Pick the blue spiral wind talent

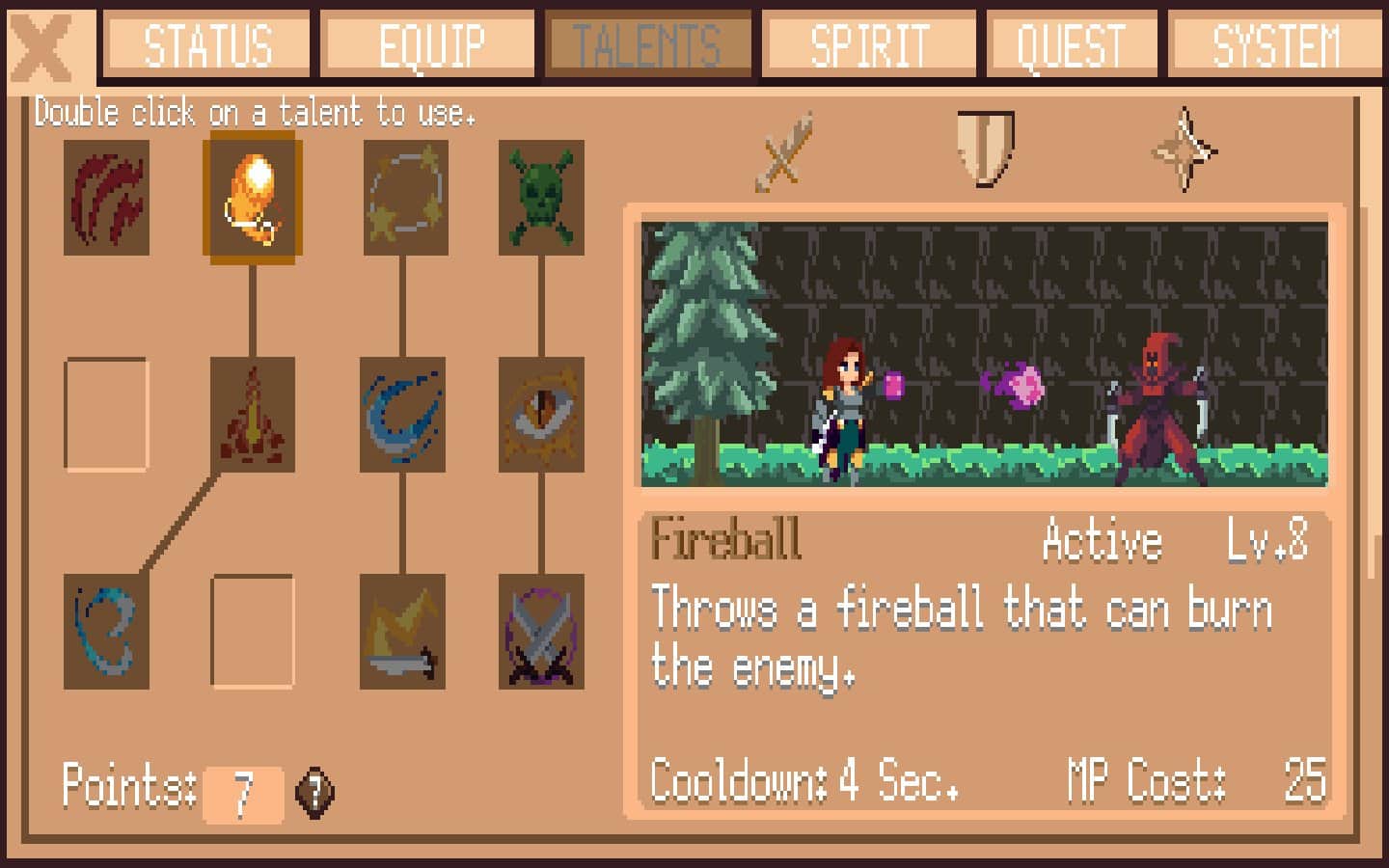click(x=106, y=632)
